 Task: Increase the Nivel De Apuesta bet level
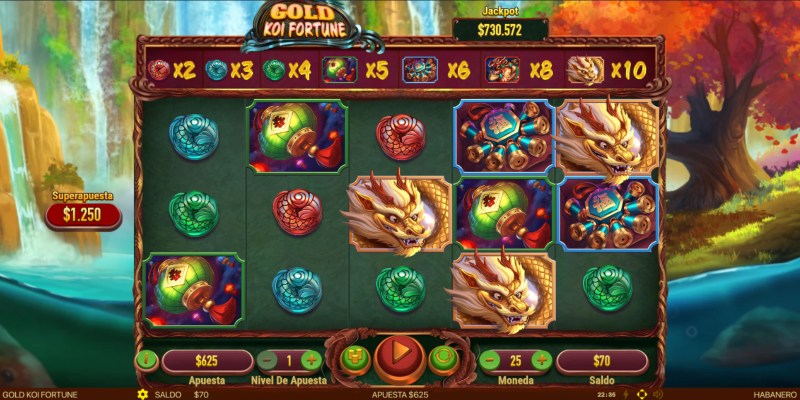[x=311, y=360]
